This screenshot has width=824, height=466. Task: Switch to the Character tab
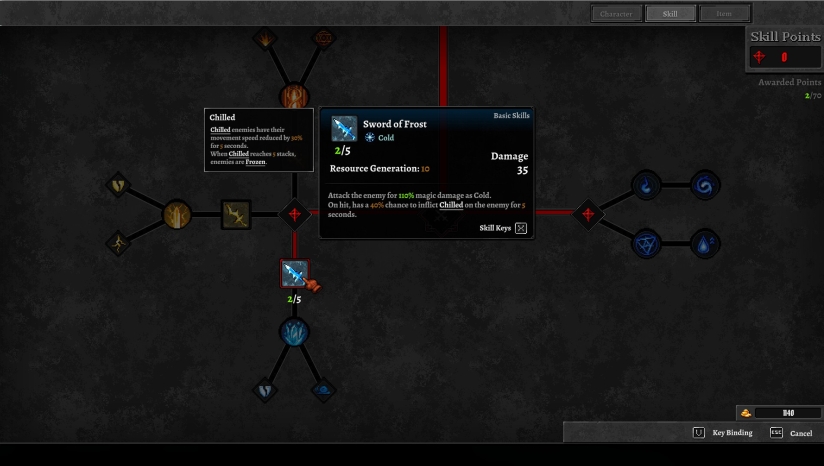pyautogui.click(x=616, y=14)
